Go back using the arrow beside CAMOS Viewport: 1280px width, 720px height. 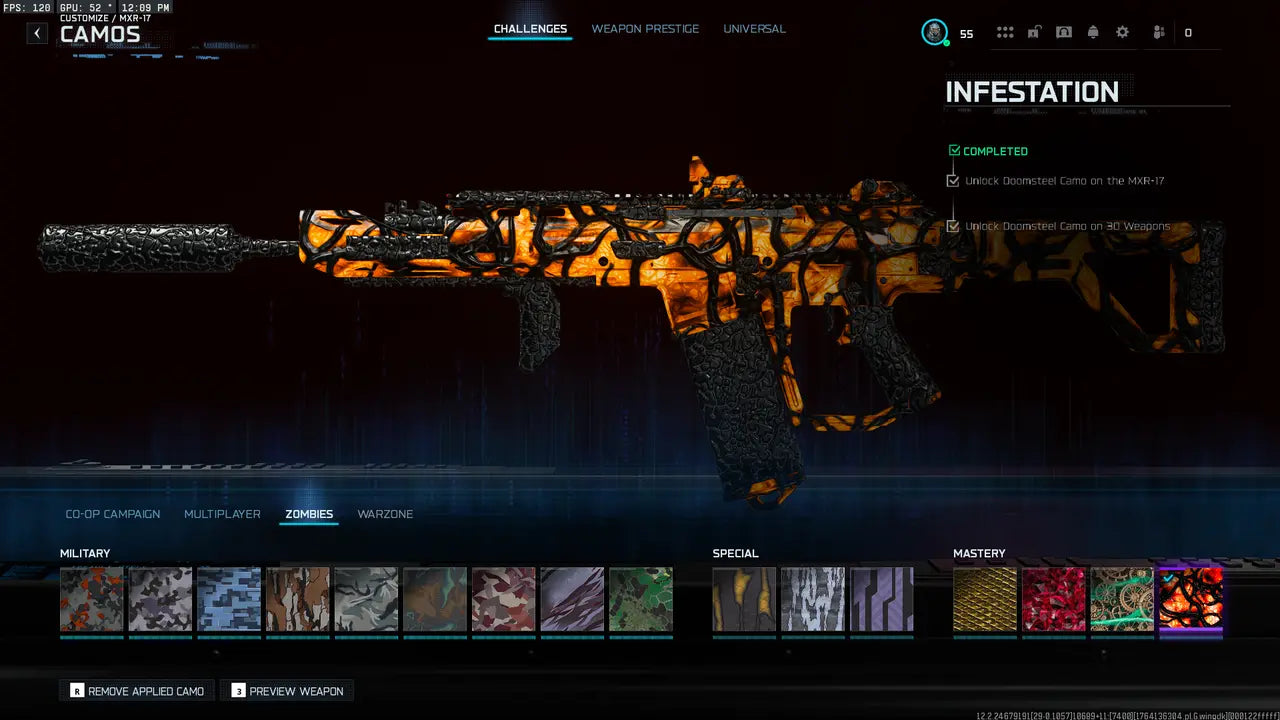[37, 33]
